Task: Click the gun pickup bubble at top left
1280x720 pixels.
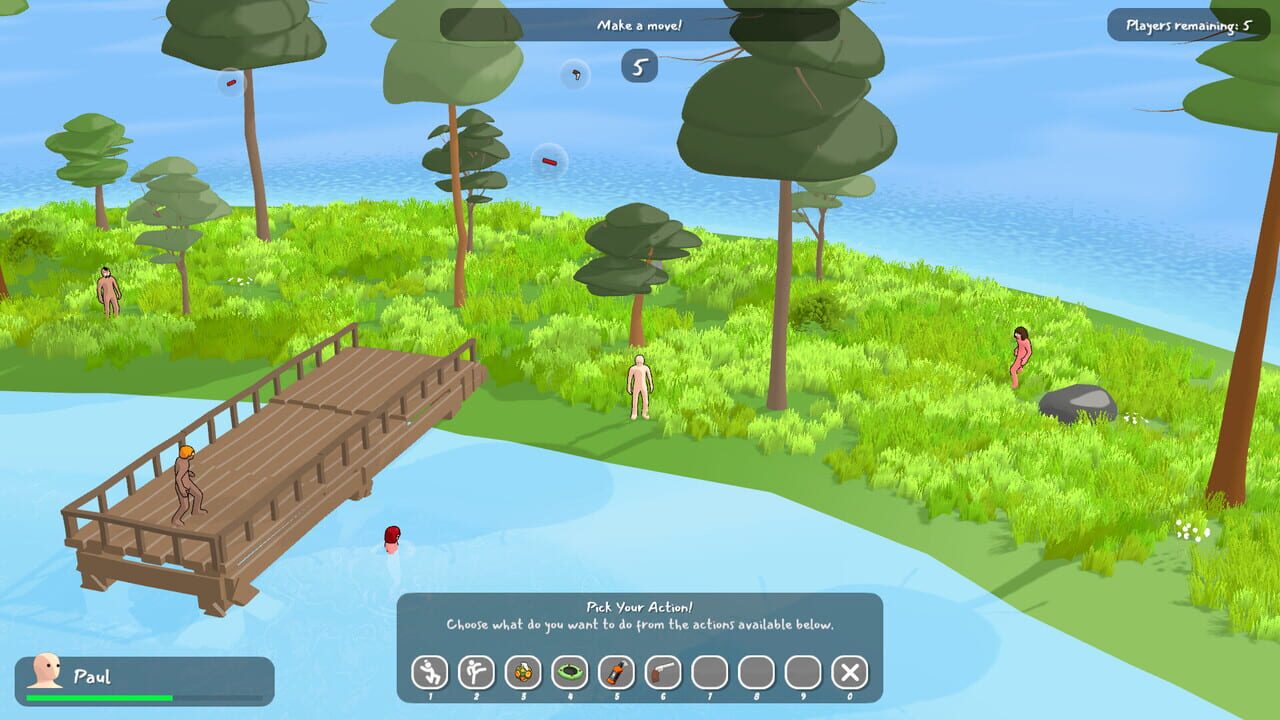Action: tap(231, 84)
